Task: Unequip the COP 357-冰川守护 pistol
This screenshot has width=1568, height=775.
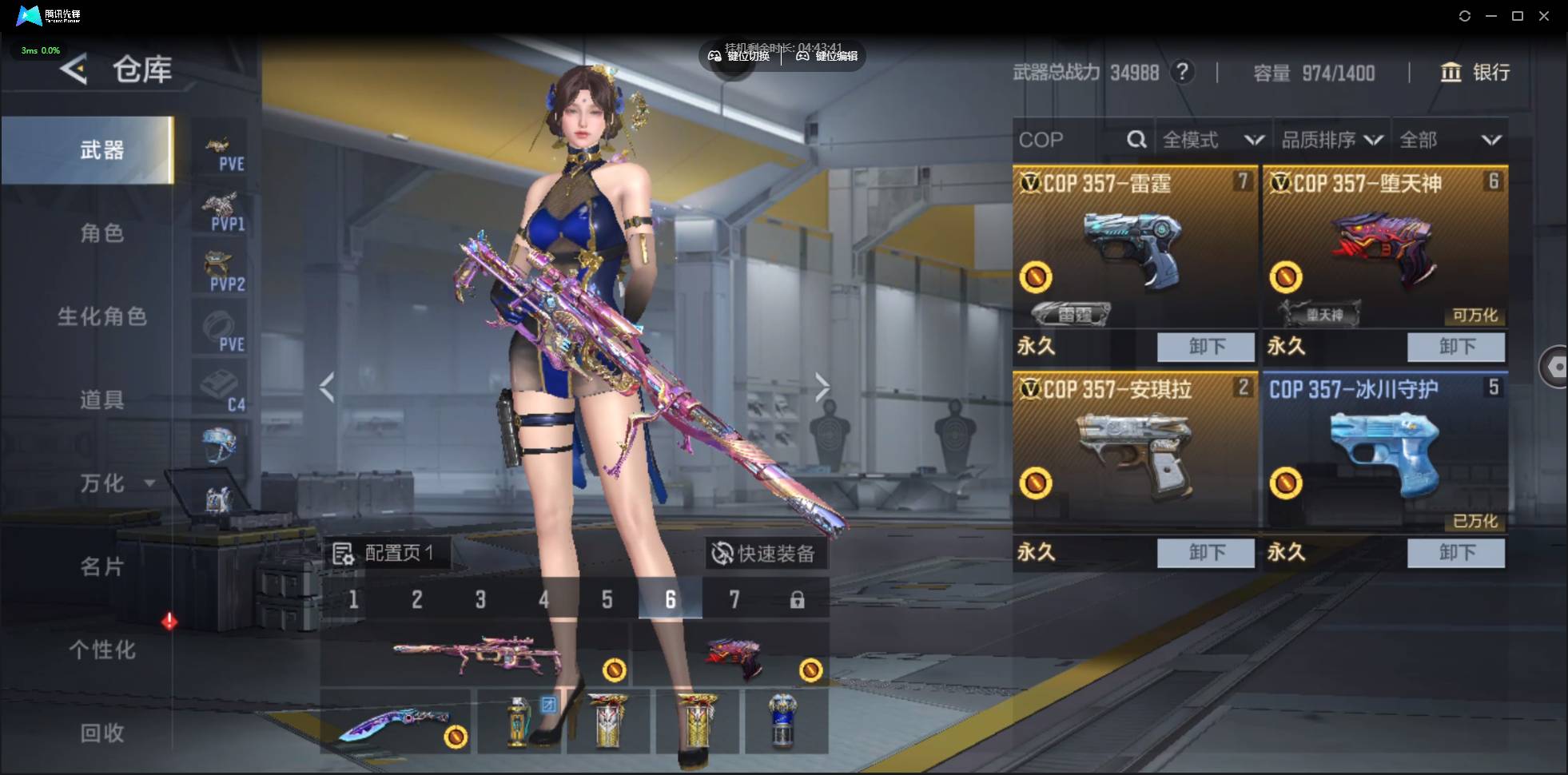Action: (x=1455, y=553)
